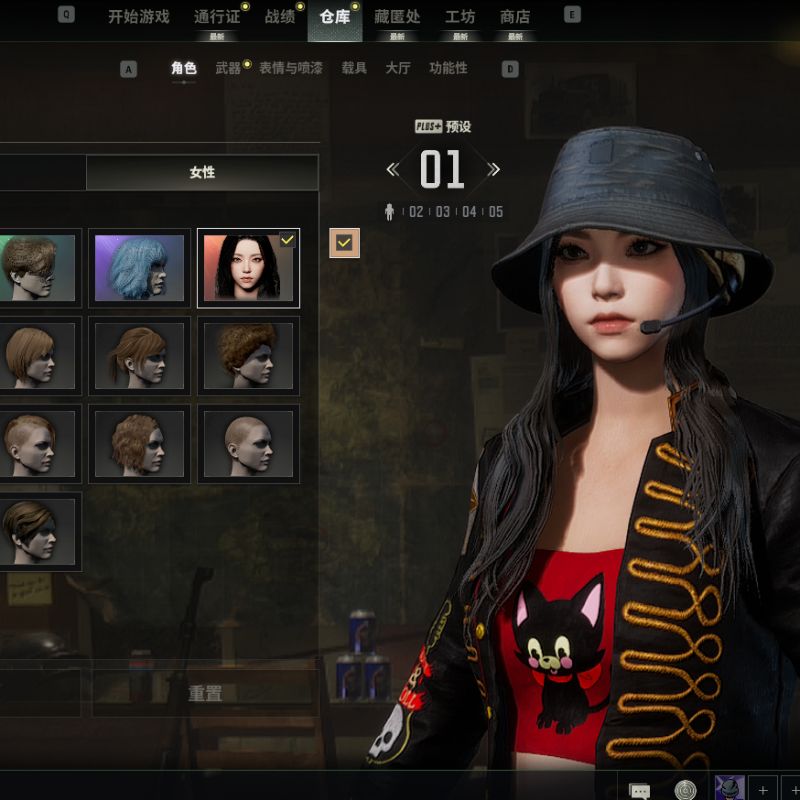
Task: Go to the 藏匿处 tab
Action: point(397,17)
